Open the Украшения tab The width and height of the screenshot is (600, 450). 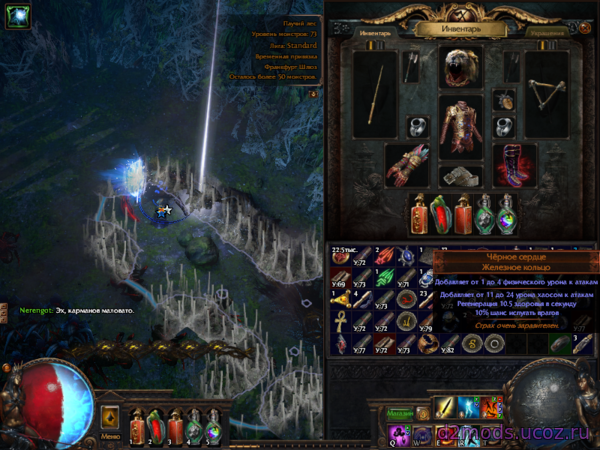tap(548, 32)
